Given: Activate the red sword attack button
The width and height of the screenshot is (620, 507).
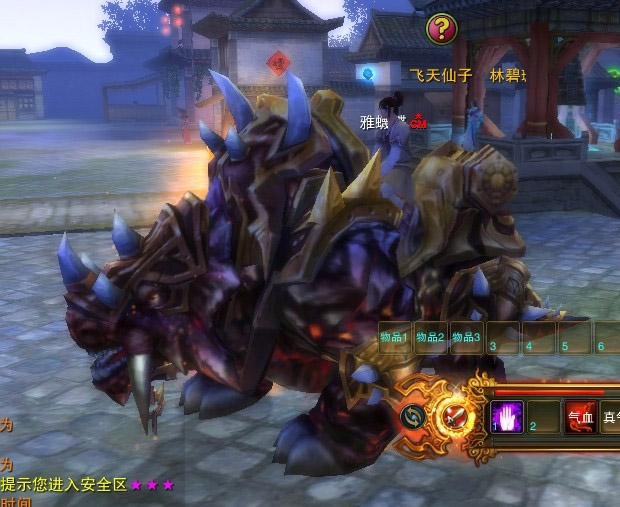Looking at the screenshot, I should [x=455, y=414].
